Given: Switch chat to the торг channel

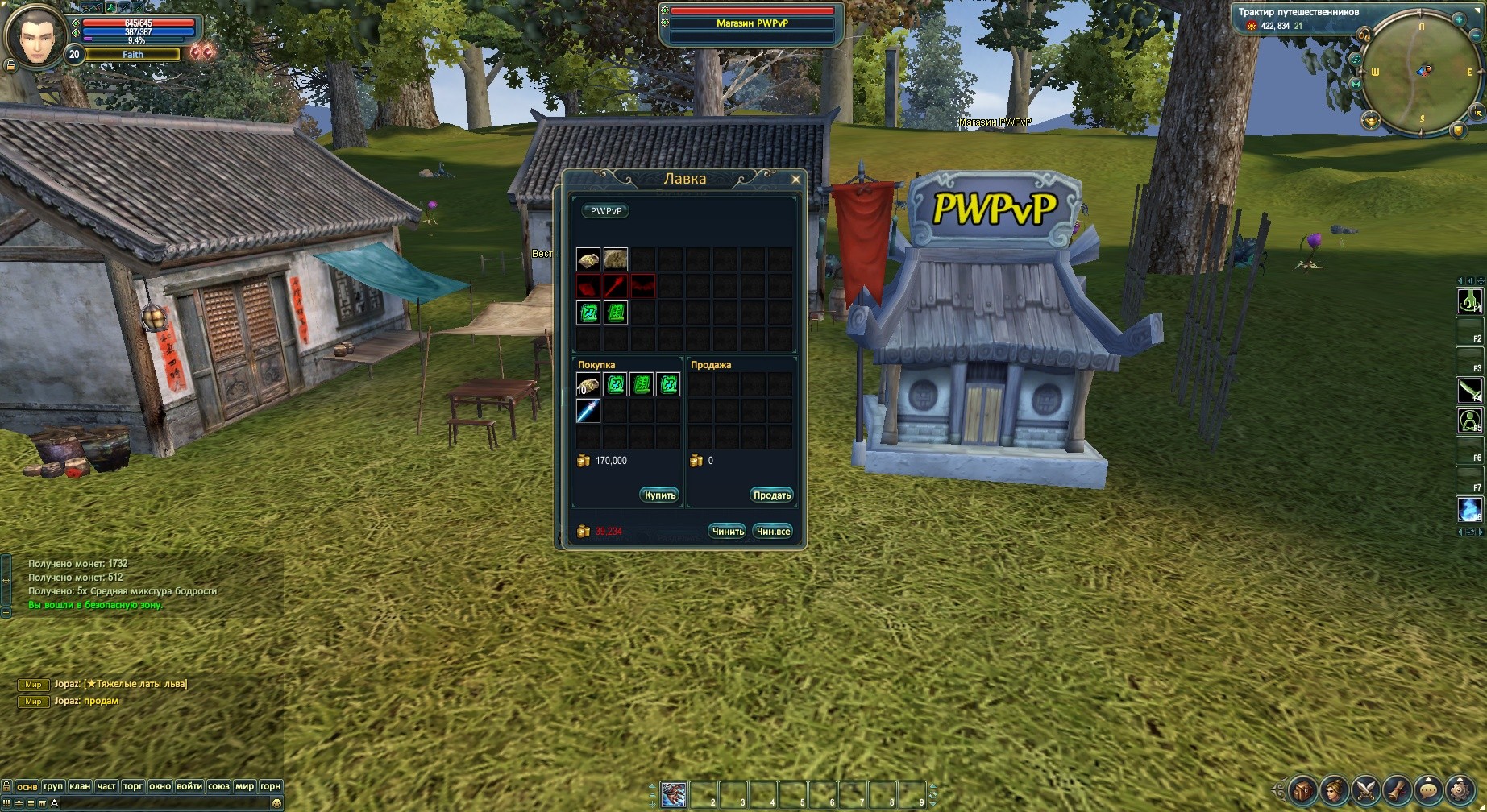Looking at the screenshot, I should coord(133,786).
